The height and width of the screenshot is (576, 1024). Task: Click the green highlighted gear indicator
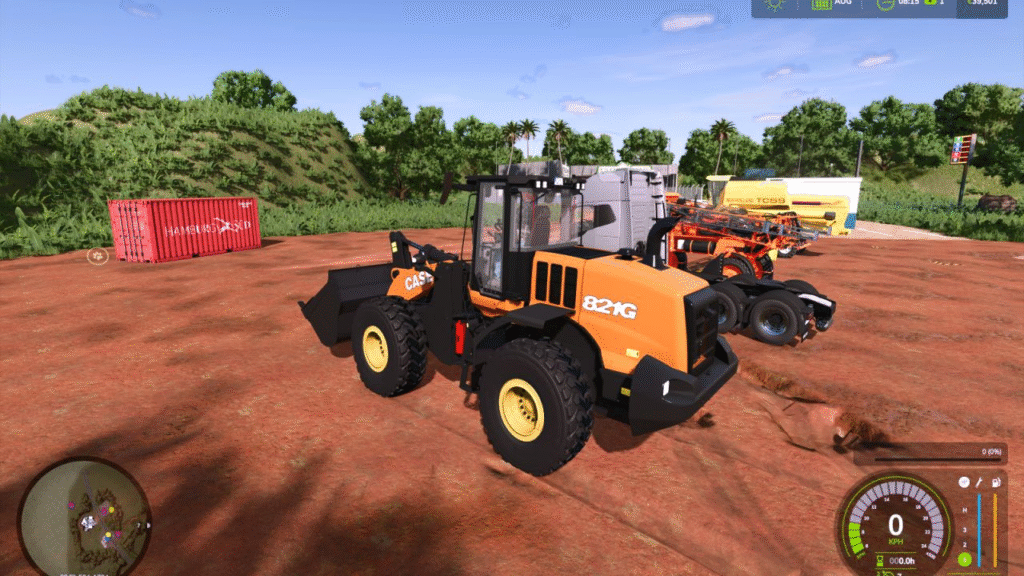(964, 558)
